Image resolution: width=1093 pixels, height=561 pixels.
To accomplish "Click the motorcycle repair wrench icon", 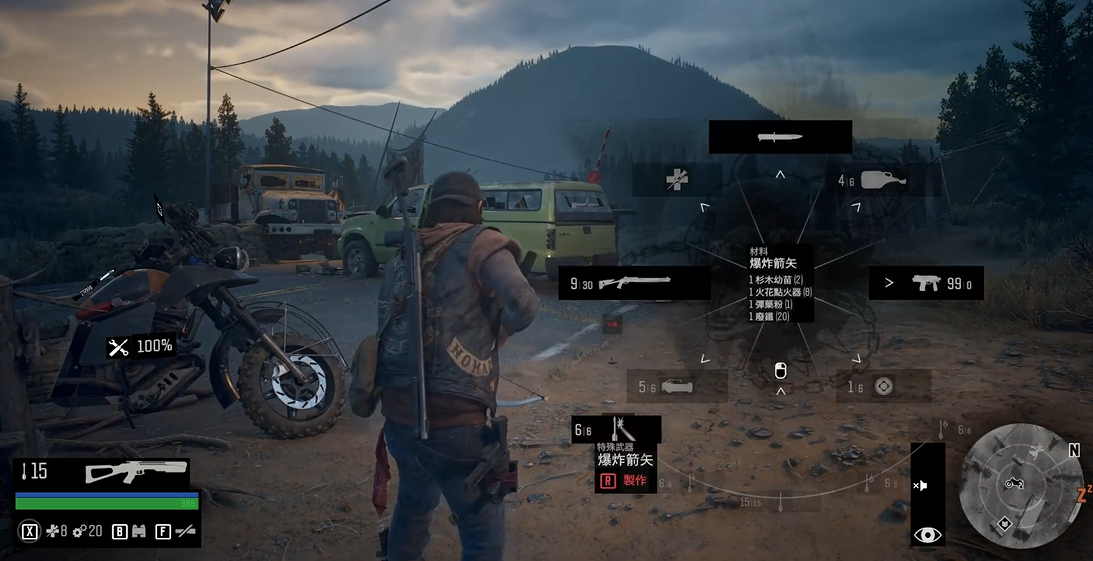I will [x=119, y=347].
